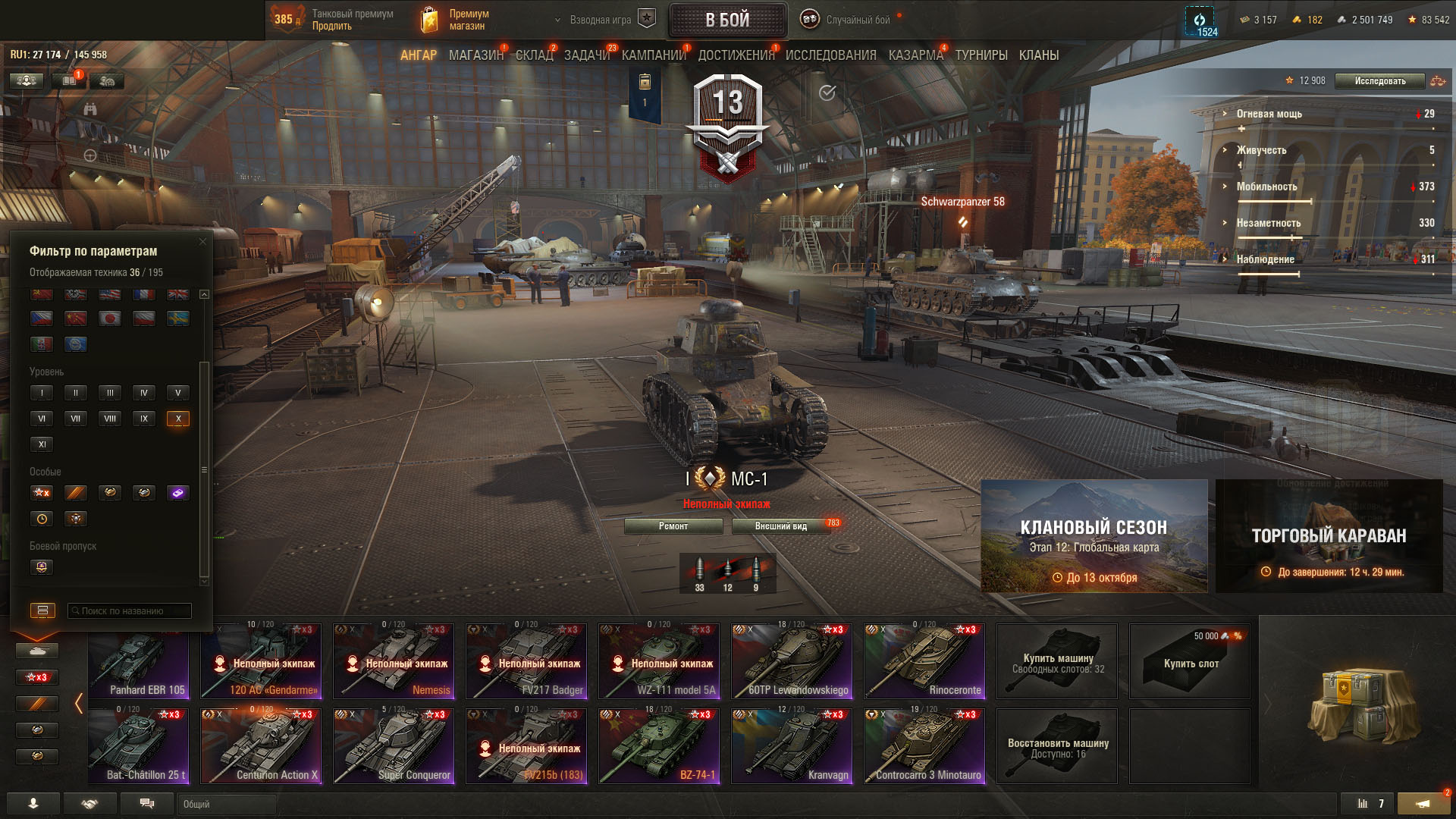Choose the Panhard EBR 105 tank

pyautogui.click(x=139, y=661)
